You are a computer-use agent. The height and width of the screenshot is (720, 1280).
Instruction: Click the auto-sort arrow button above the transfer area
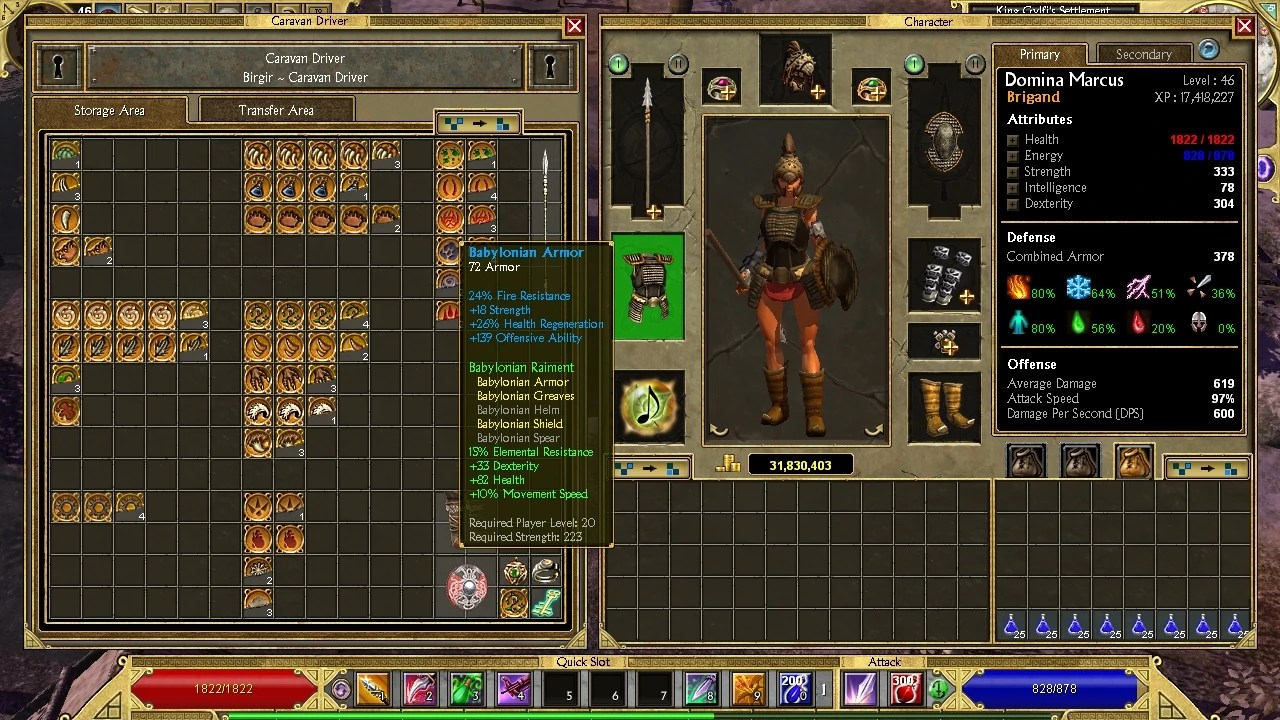tap(478, 121)
